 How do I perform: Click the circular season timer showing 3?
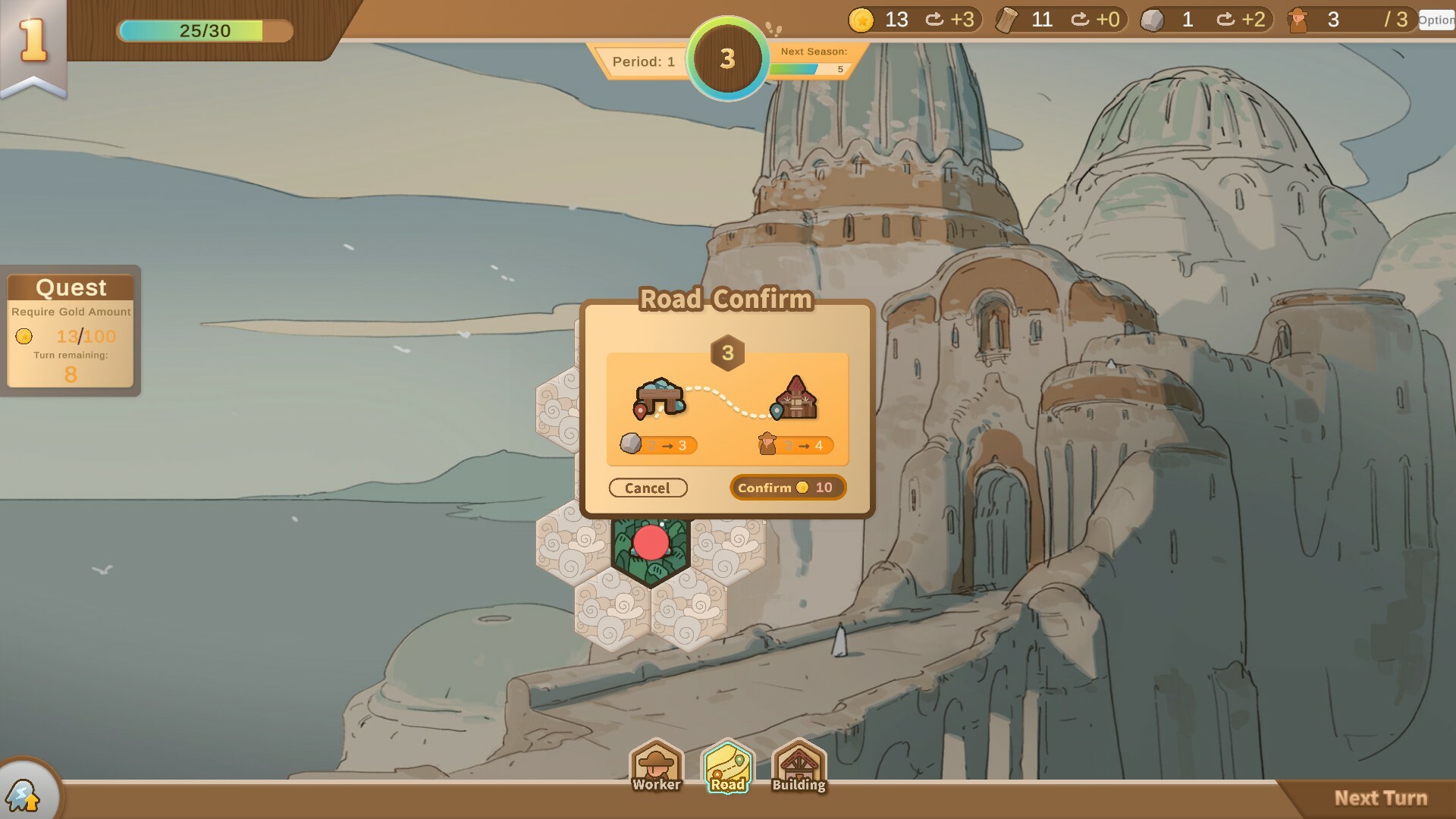(x=726, y=58)
